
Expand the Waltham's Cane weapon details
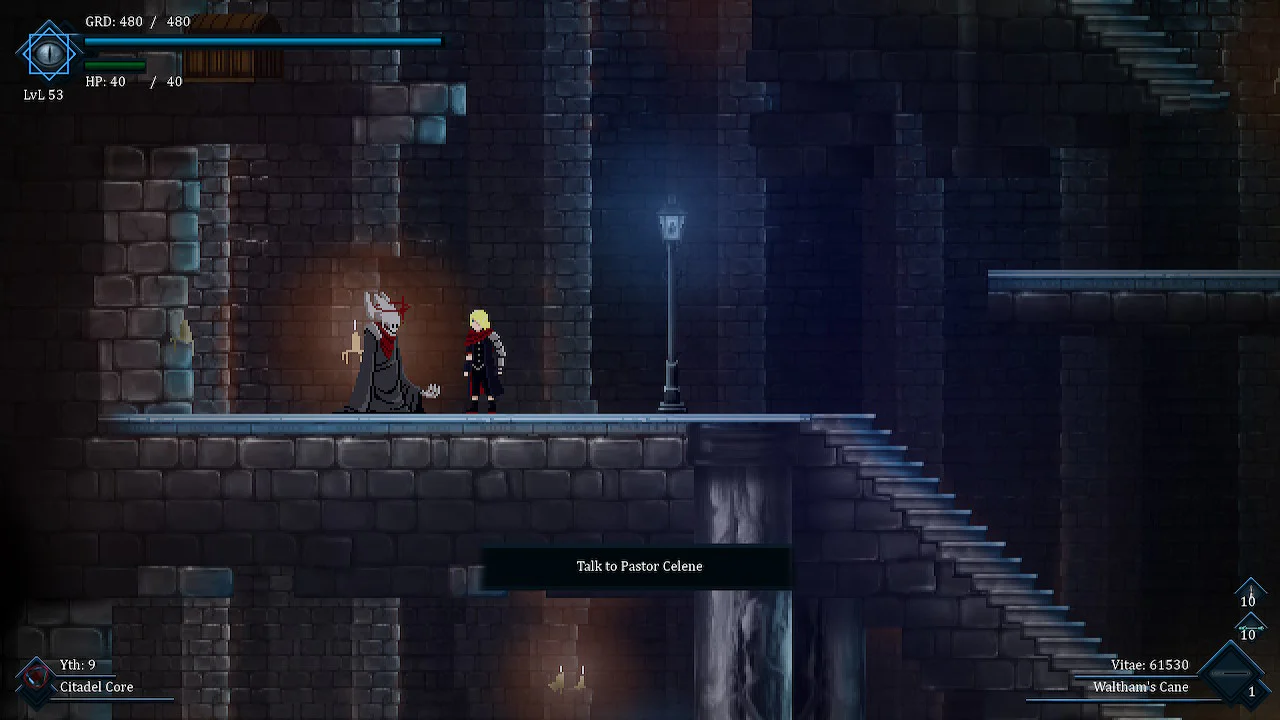click(1141, 687)
